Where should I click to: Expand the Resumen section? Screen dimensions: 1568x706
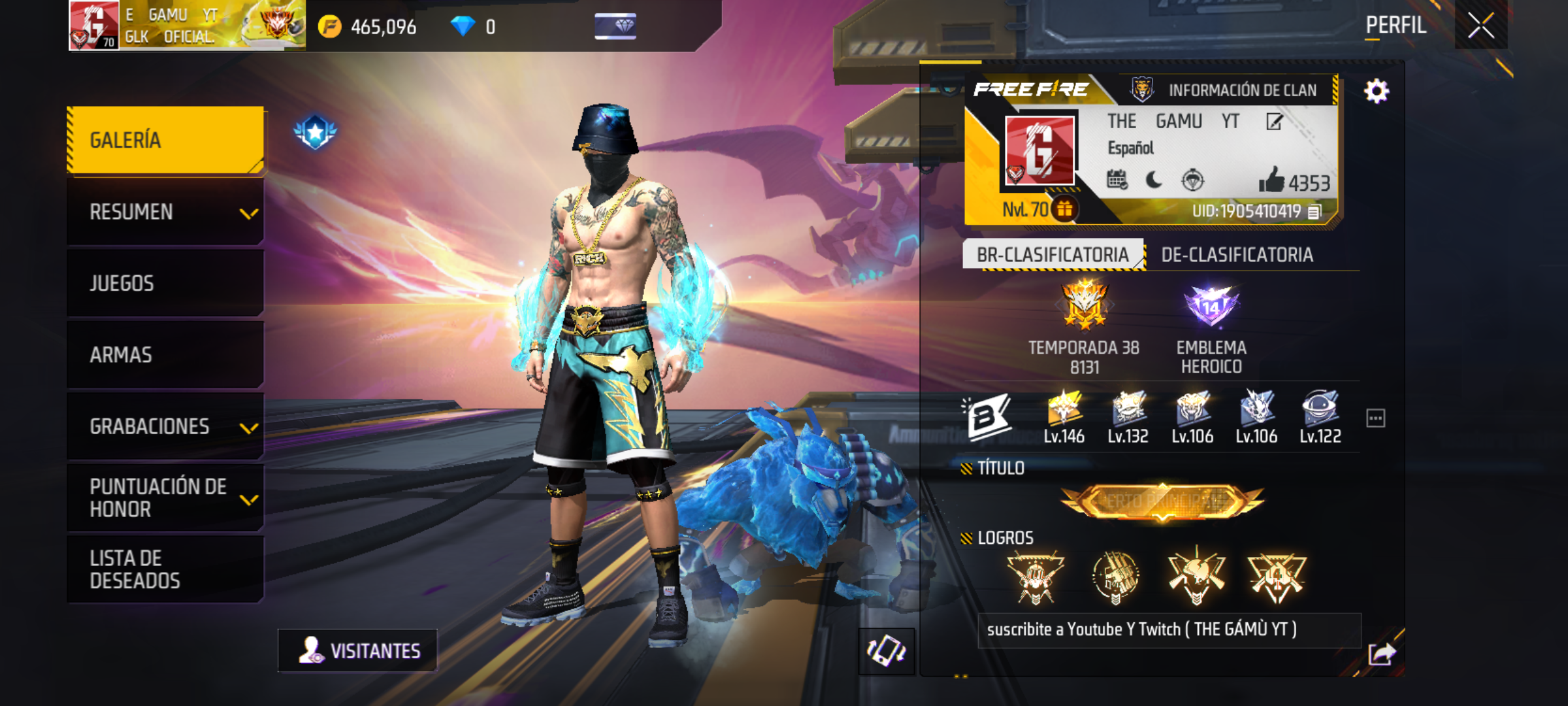165,212
